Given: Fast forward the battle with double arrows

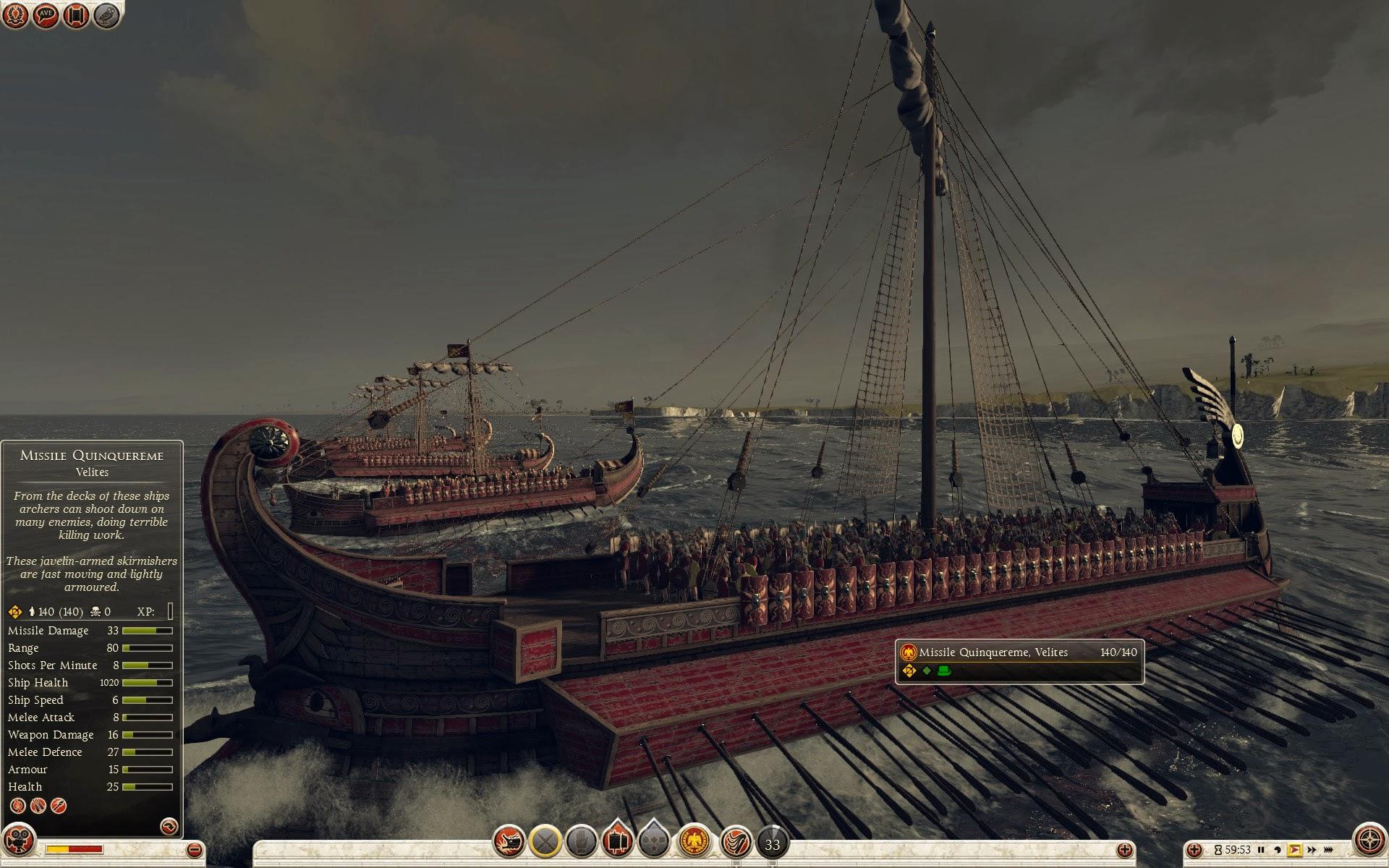Looking at the screenshot, I should point(1312,850).
